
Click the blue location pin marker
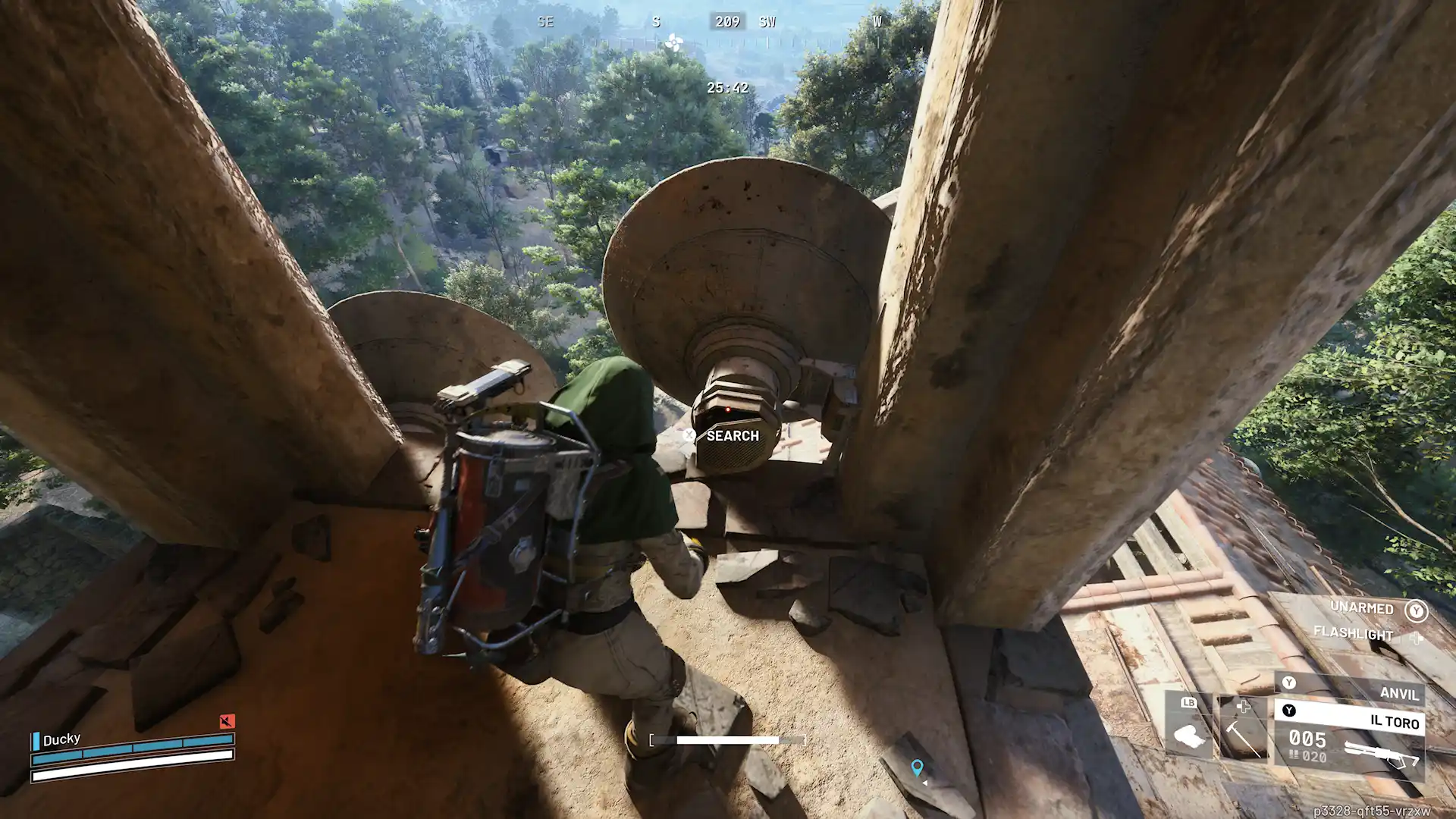917,767
